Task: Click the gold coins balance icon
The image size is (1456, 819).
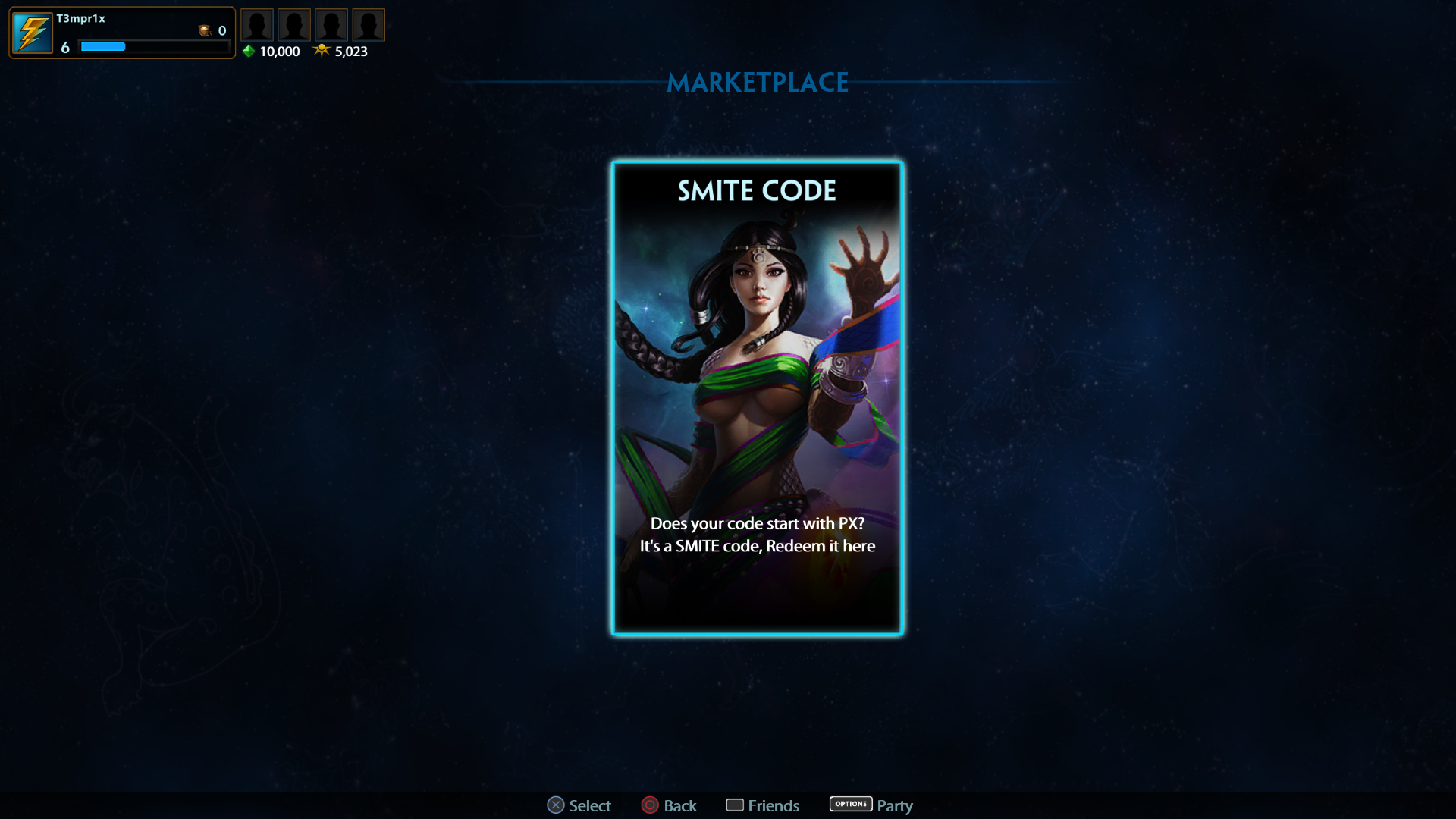Action: click(x=204, y=31)
